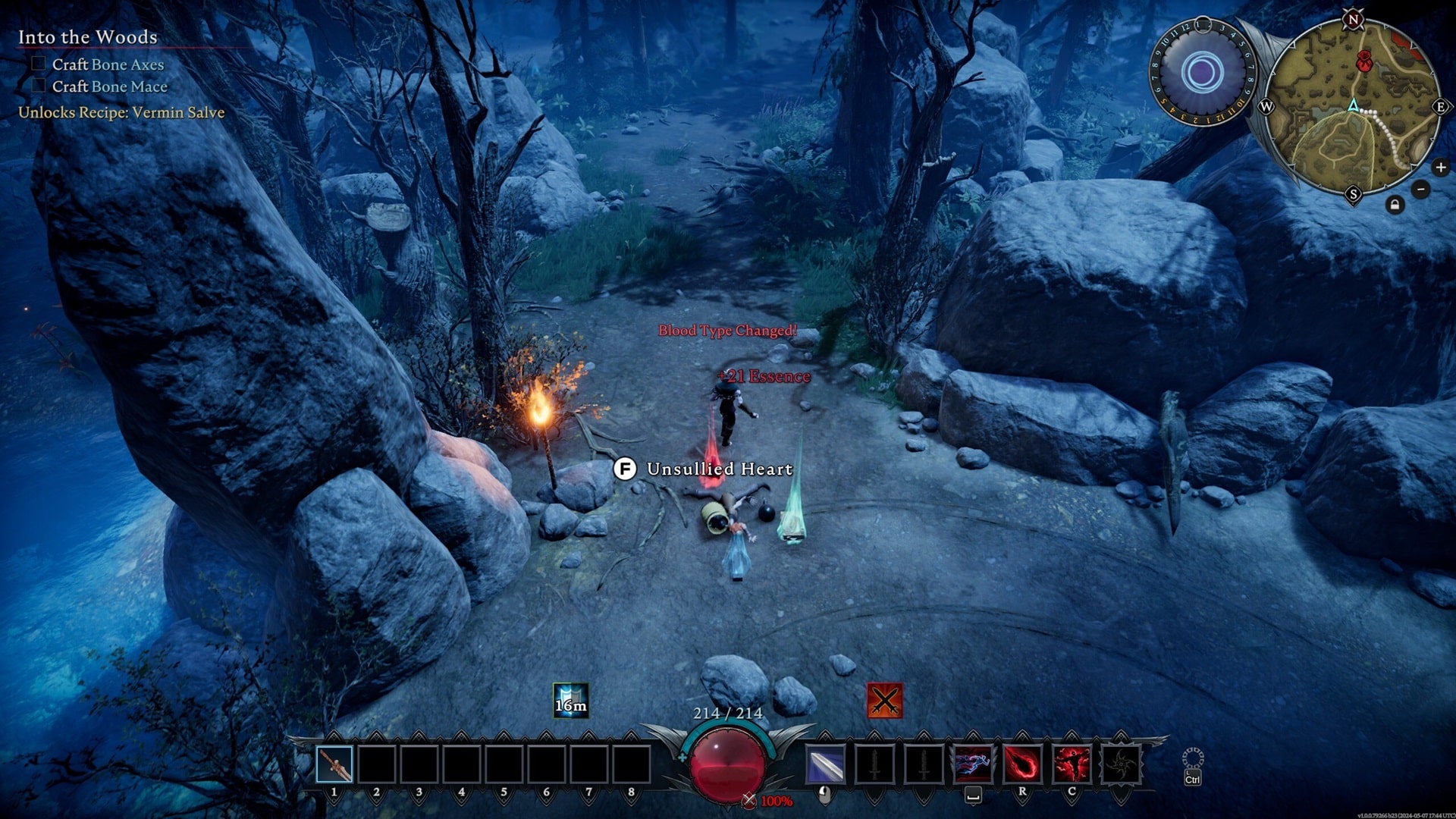The height and width of the screenshot is (819, 1456).
Task: Select the Craft Bone Axes objective
Action: pos(108,64)
